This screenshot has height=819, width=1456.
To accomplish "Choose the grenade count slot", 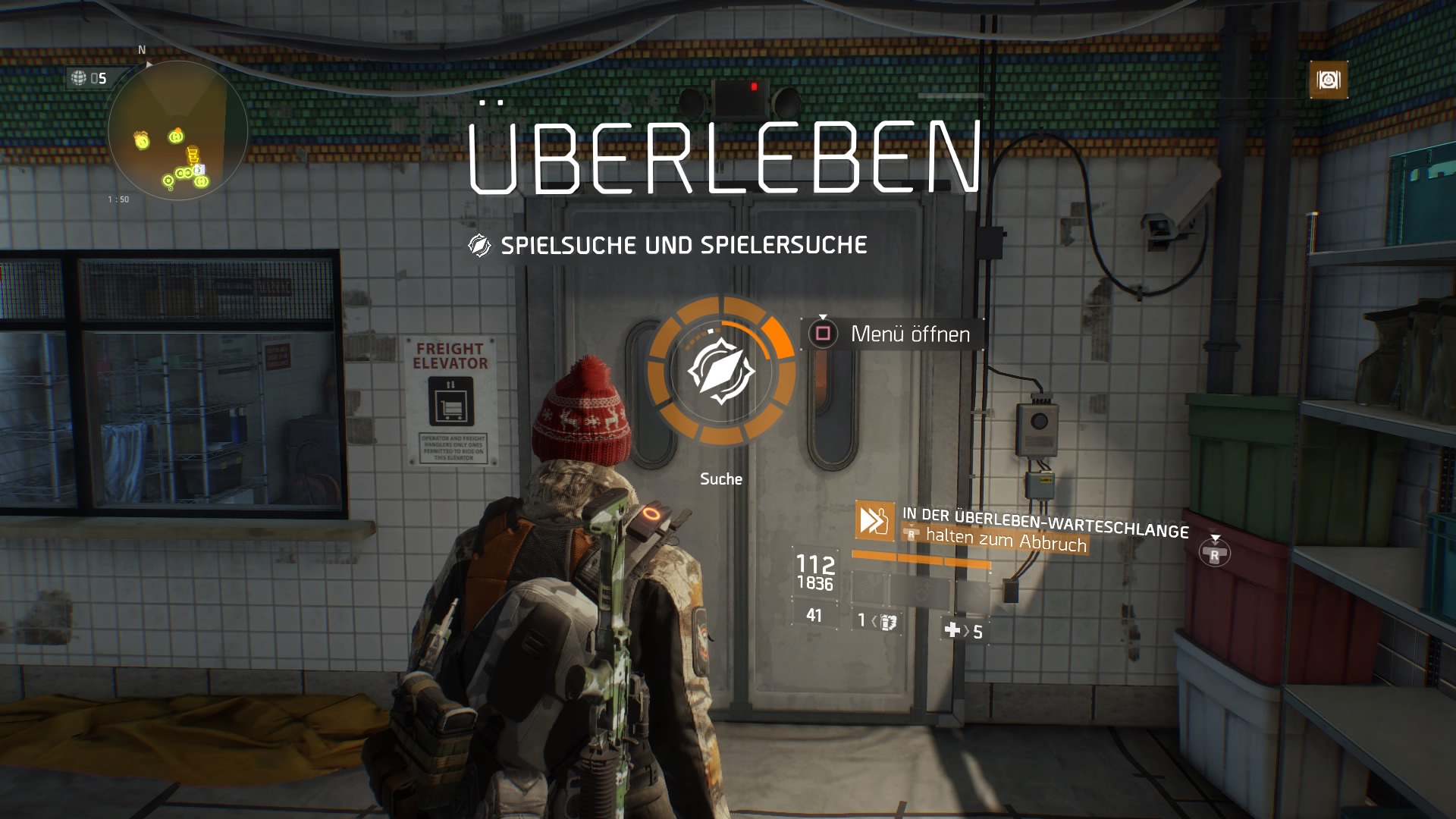I will point(878,621).
